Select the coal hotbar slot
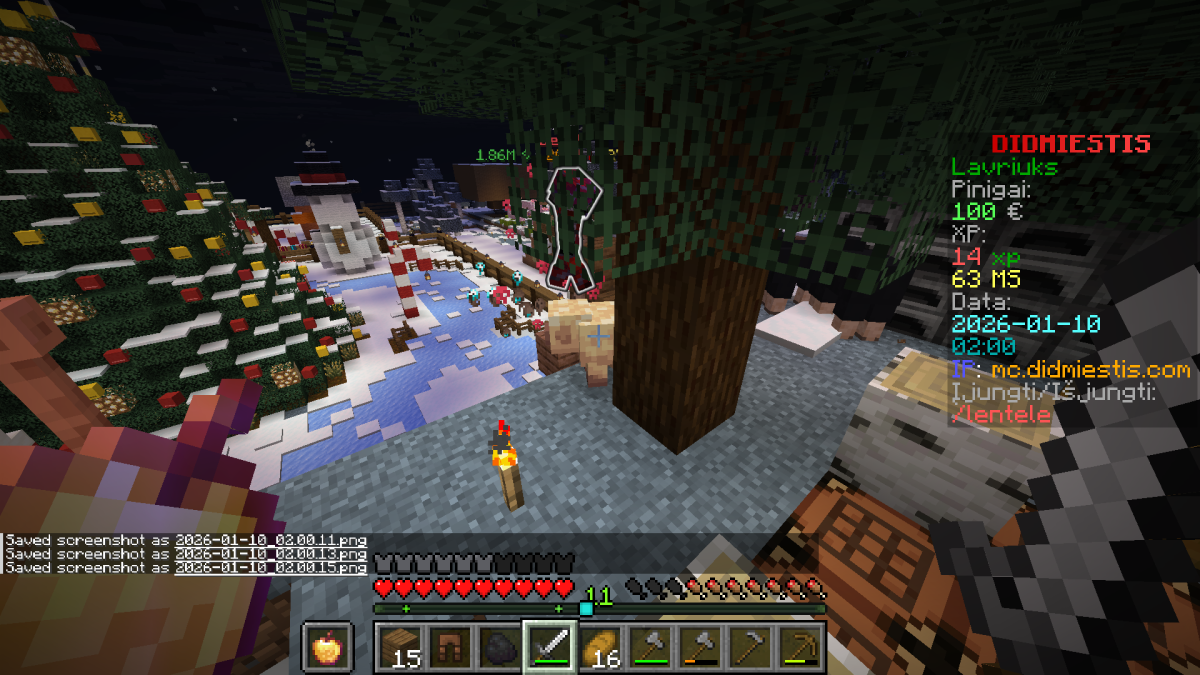1200x675 pixels. pyautogui.click(x=500, y=648)
